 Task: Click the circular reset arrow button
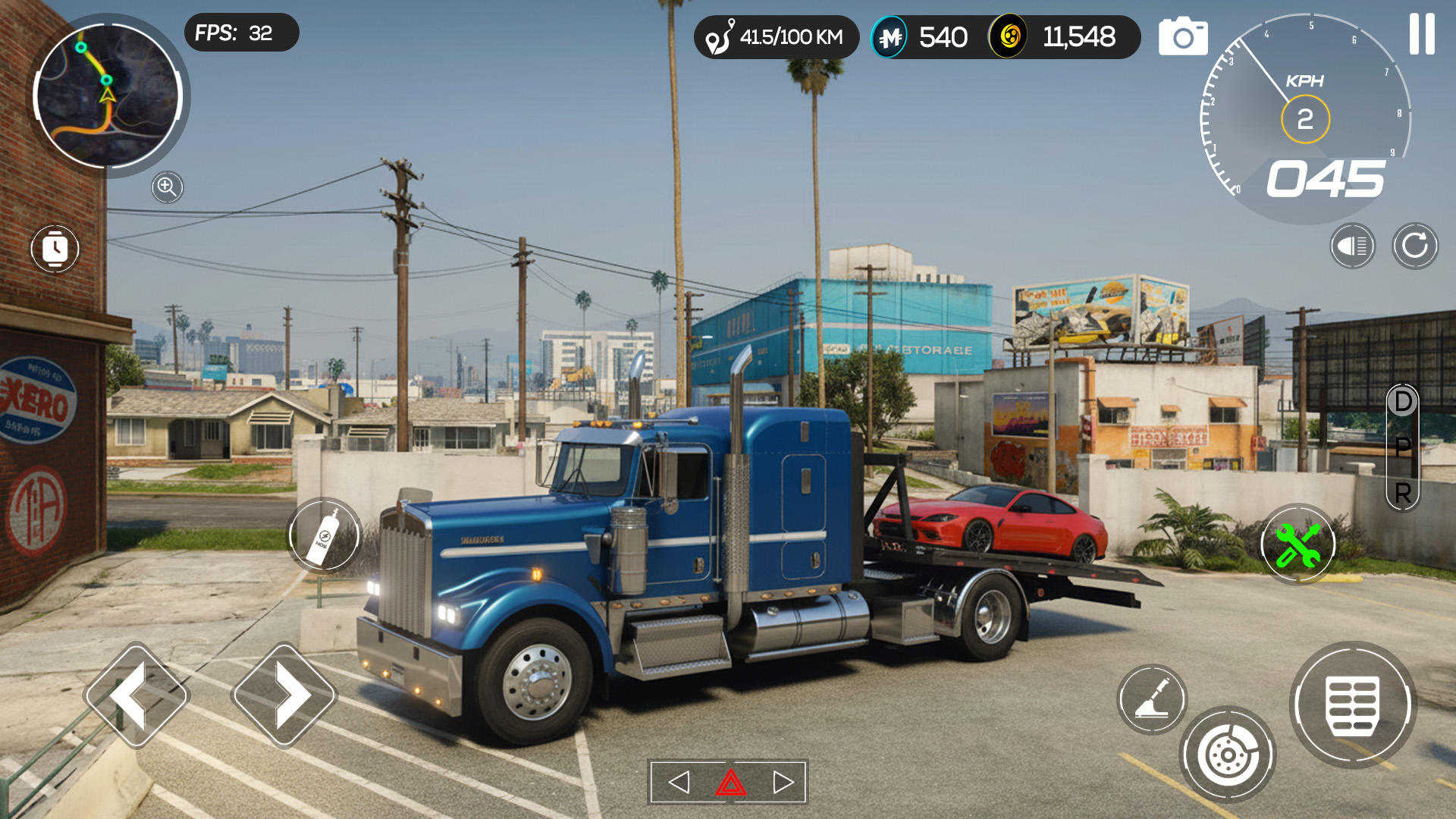point(1414,246)
